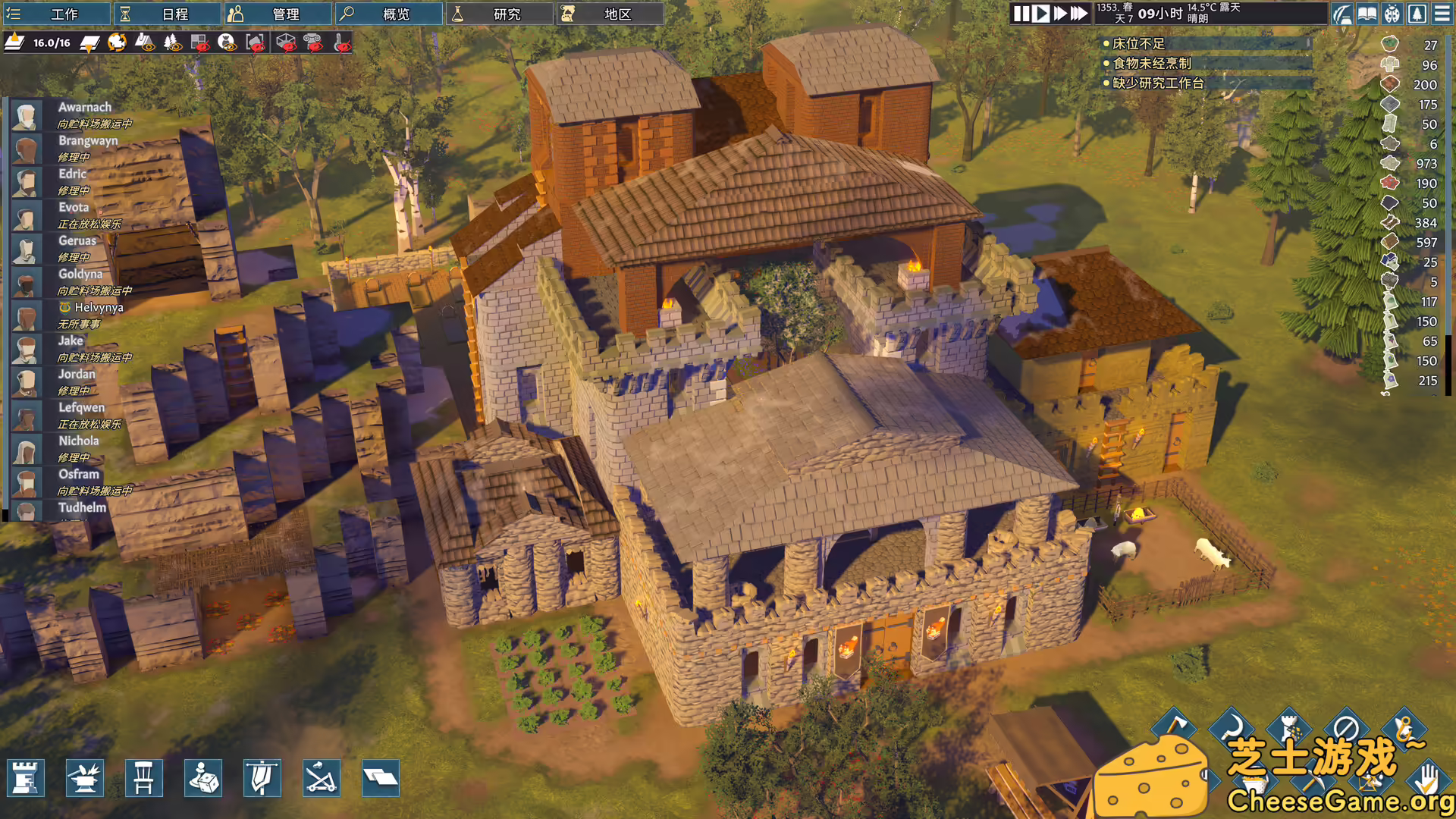Open the almanac book icon
1456x819 pixels.
(1367, 14)
